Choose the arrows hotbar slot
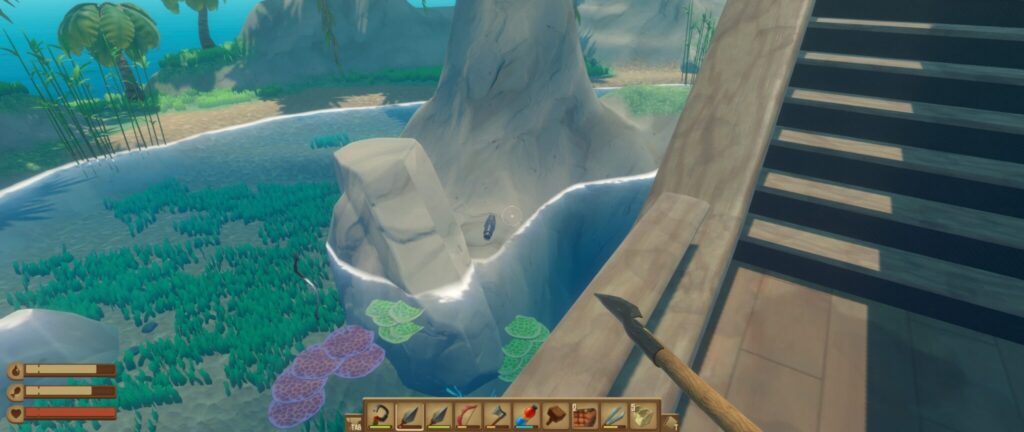 614,415
